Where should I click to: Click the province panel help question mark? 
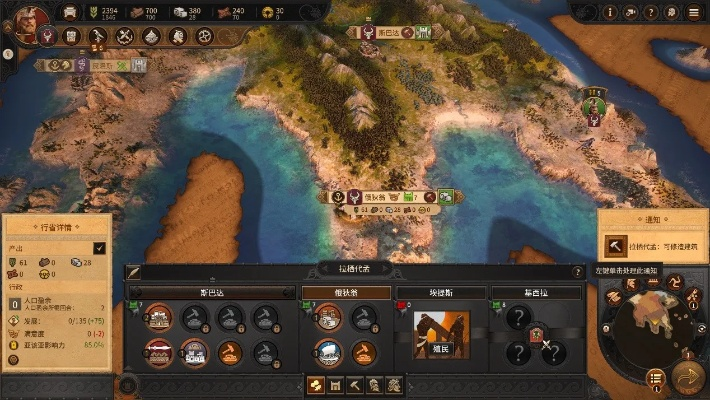577,271
